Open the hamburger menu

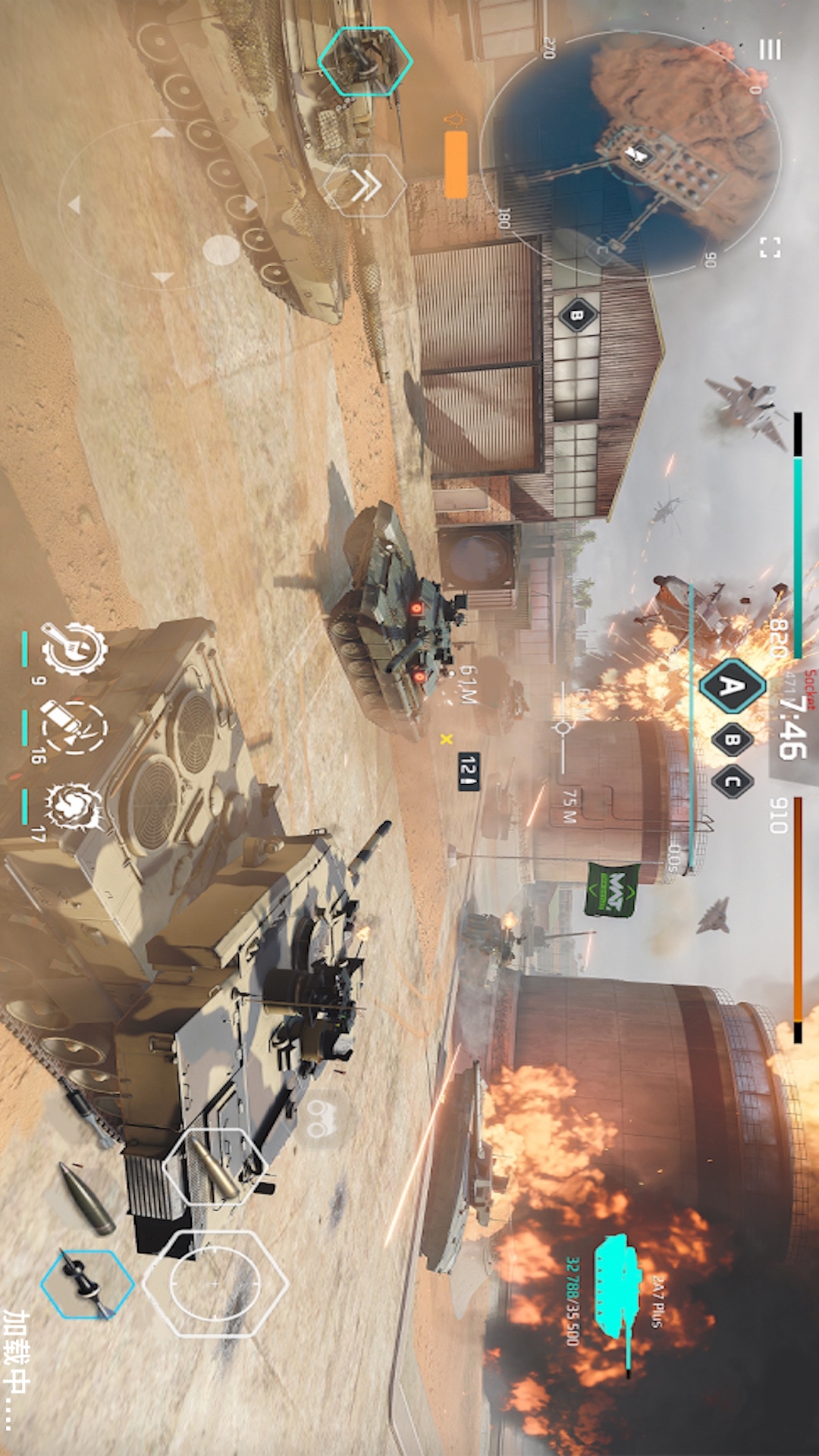pos(770,50)
